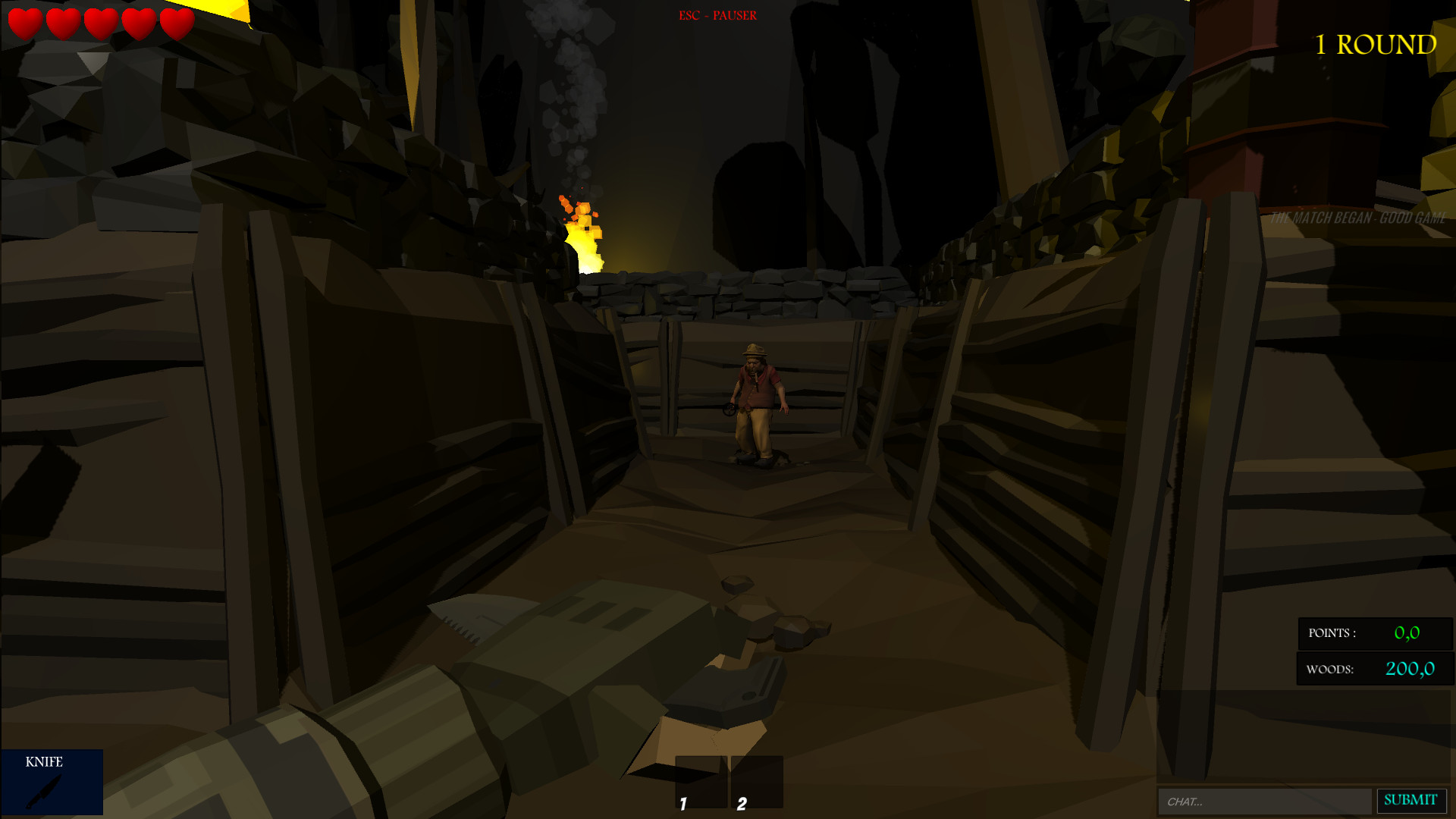Image resolution: width=1456 pixels, height=819 pixels.
Task: Toggle the WOODS resource counter
Action: pos(1374,669)
